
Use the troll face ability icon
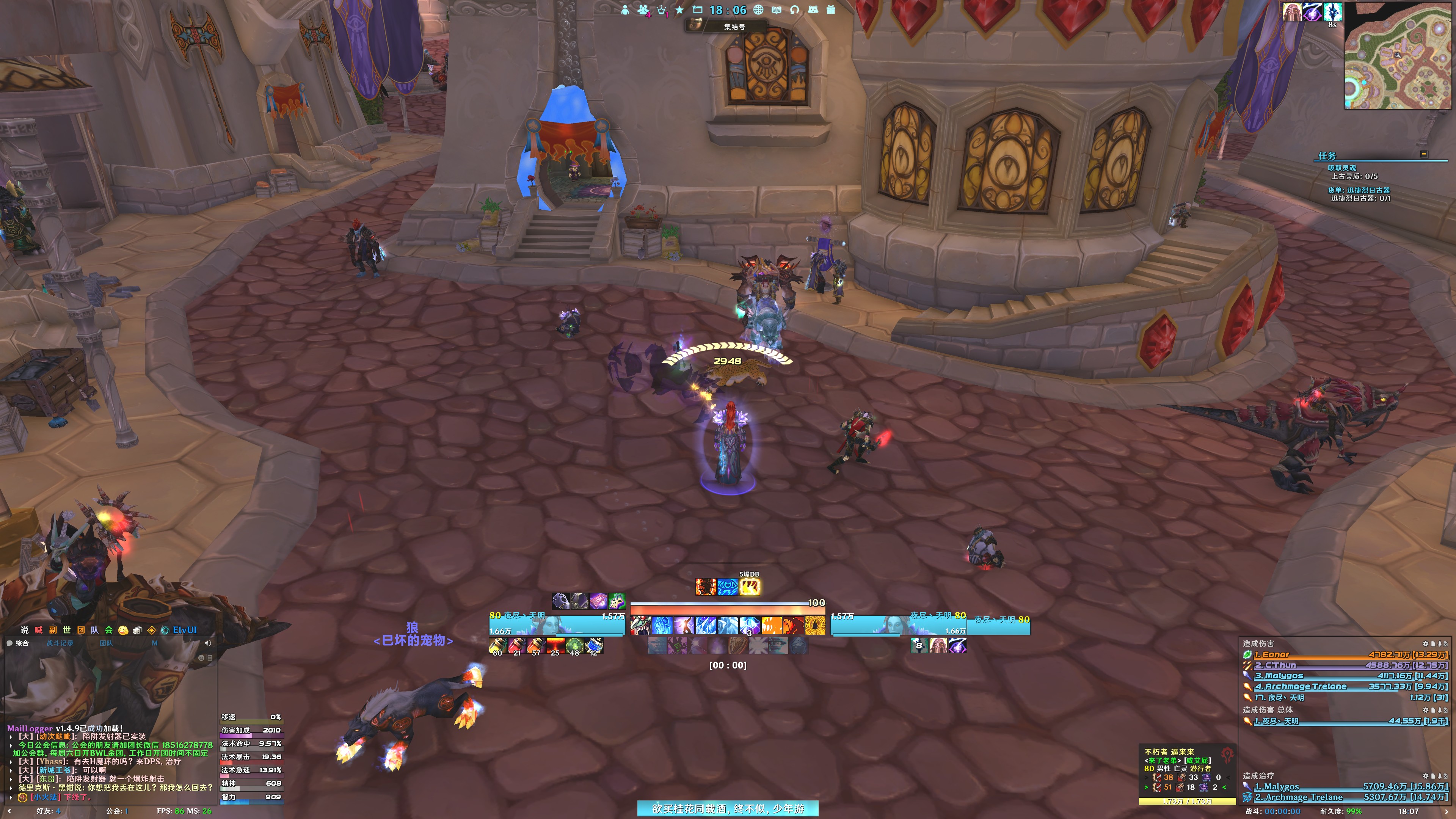pos(640,625)
